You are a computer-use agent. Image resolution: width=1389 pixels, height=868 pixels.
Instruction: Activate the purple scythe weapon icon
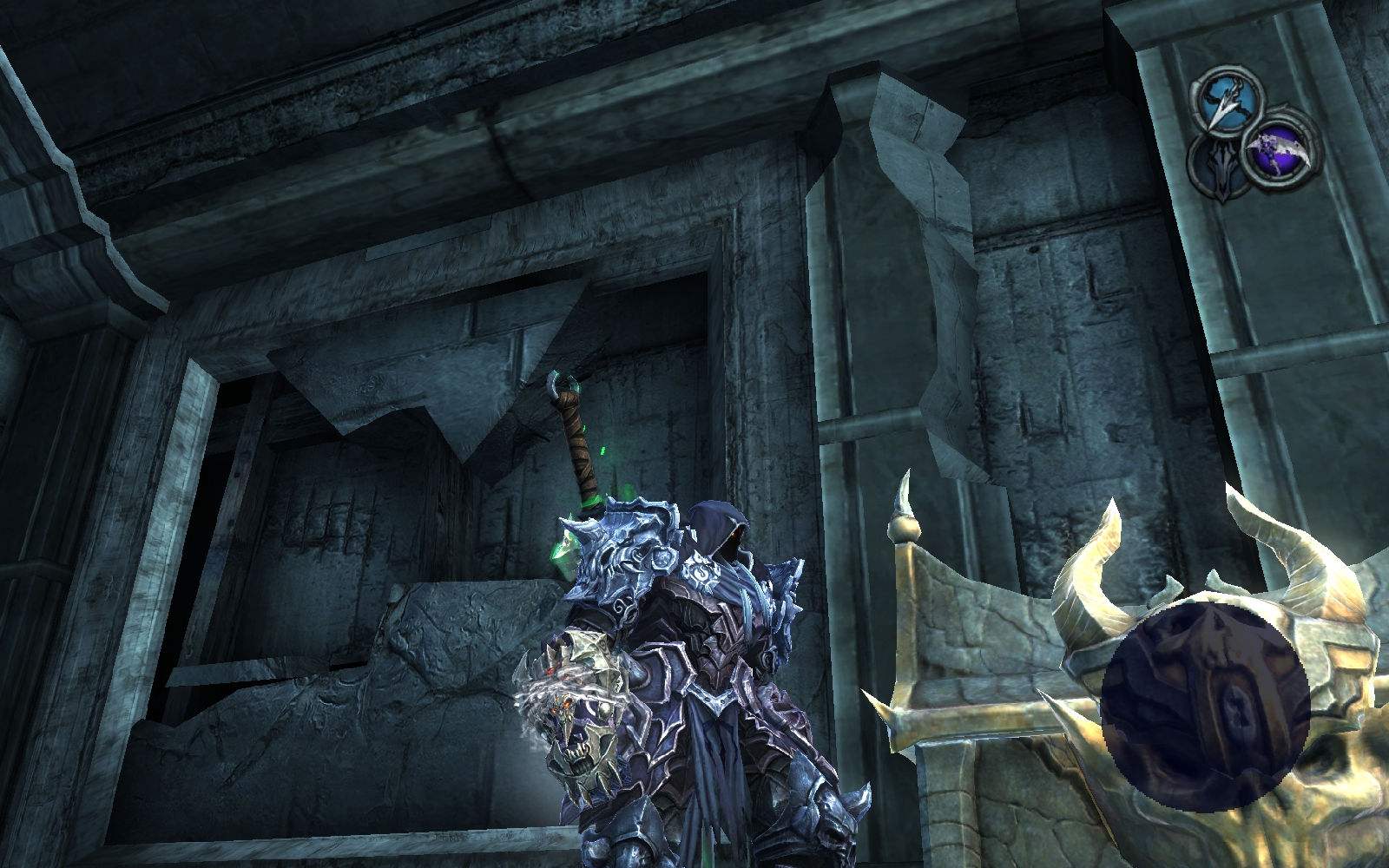click(1273, 155)
